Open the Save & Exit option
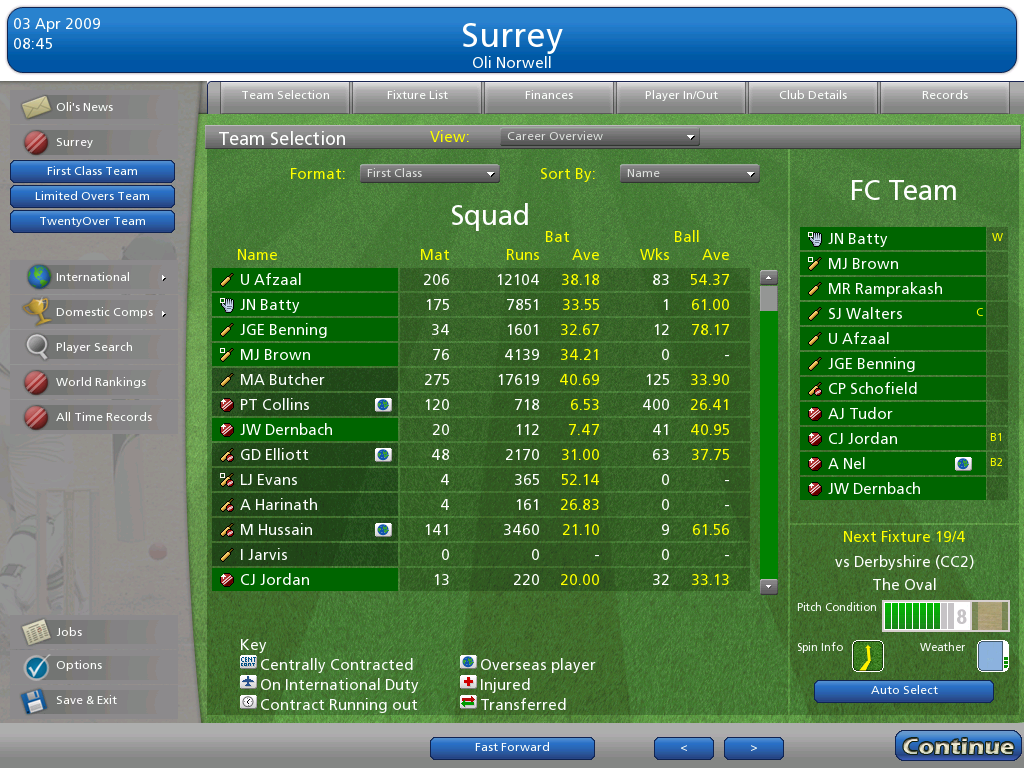The height and width of the screenshot is (768, 1024). (x=86, y=700)
